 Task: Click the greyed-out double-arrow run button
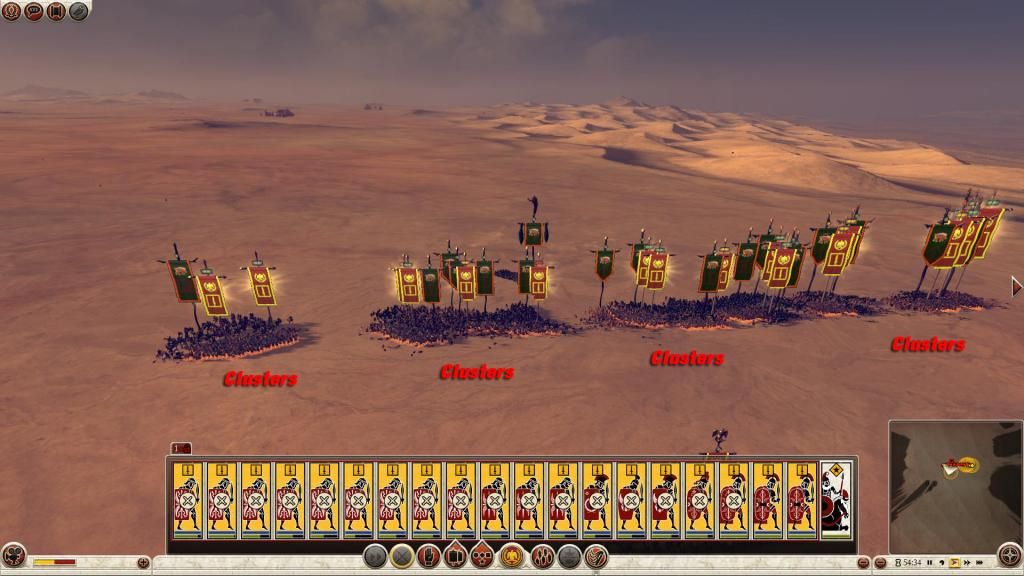(375, 558)
